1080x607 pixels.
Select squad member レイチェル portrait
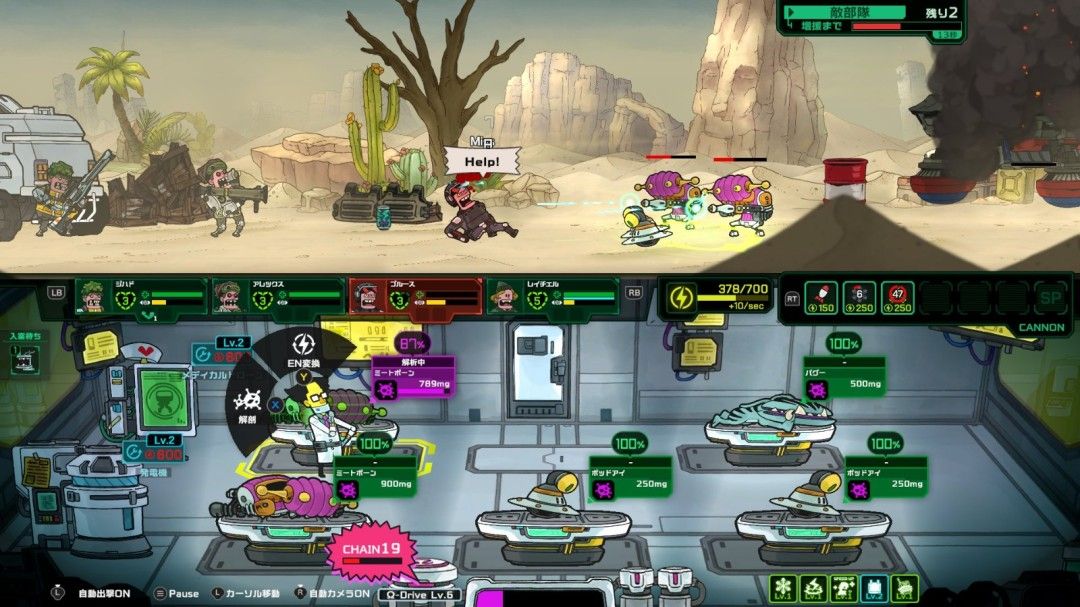(506, 297)
